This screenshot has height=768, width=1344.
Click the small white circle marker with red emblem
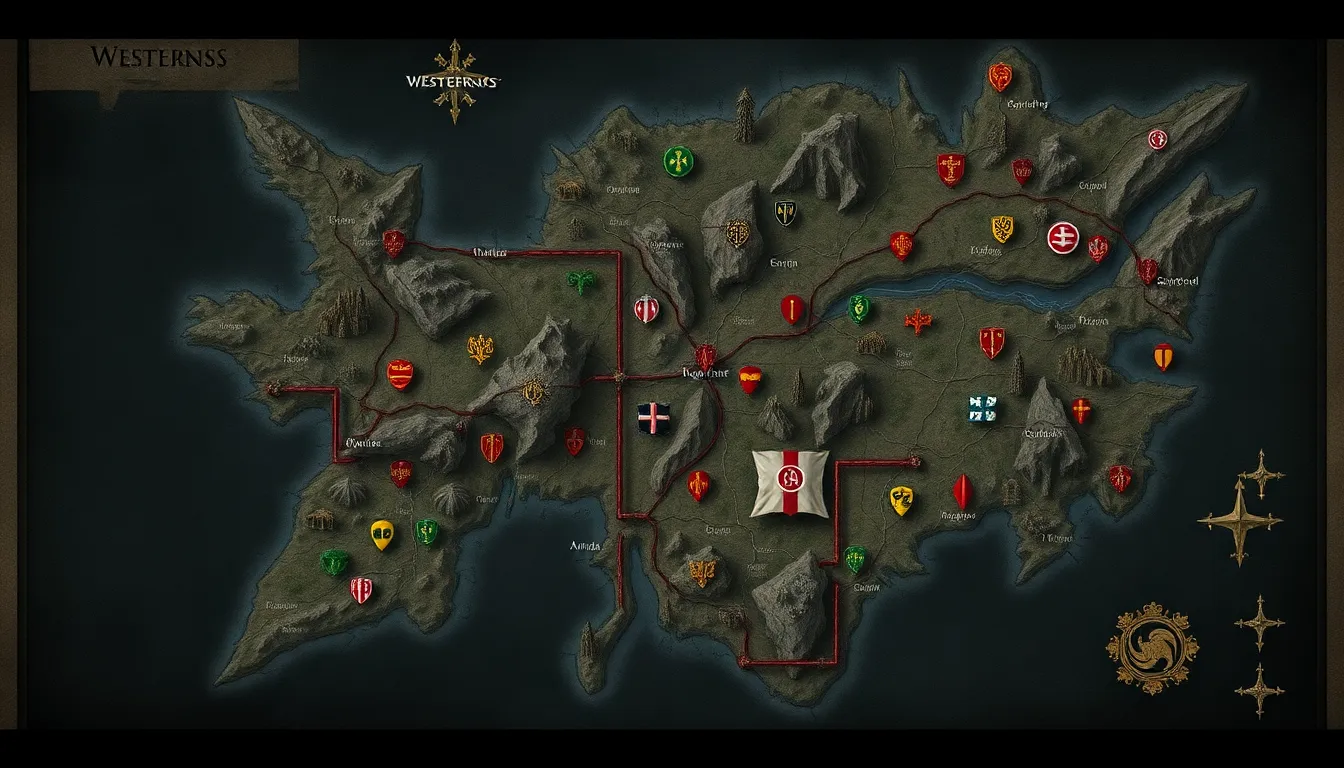[x=1158, y=139]
